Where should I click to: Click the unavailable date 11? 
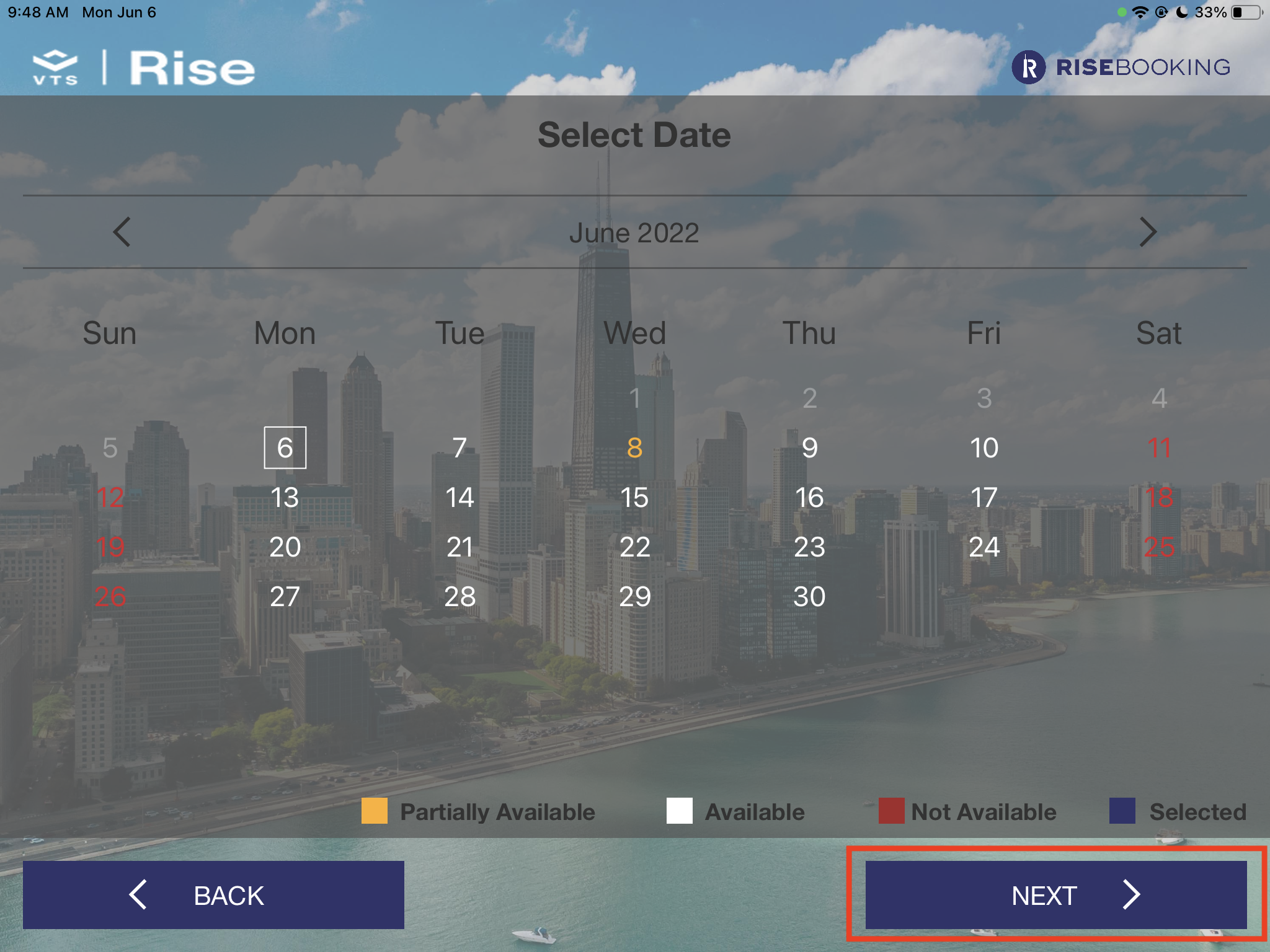(x=1159, y=447)
